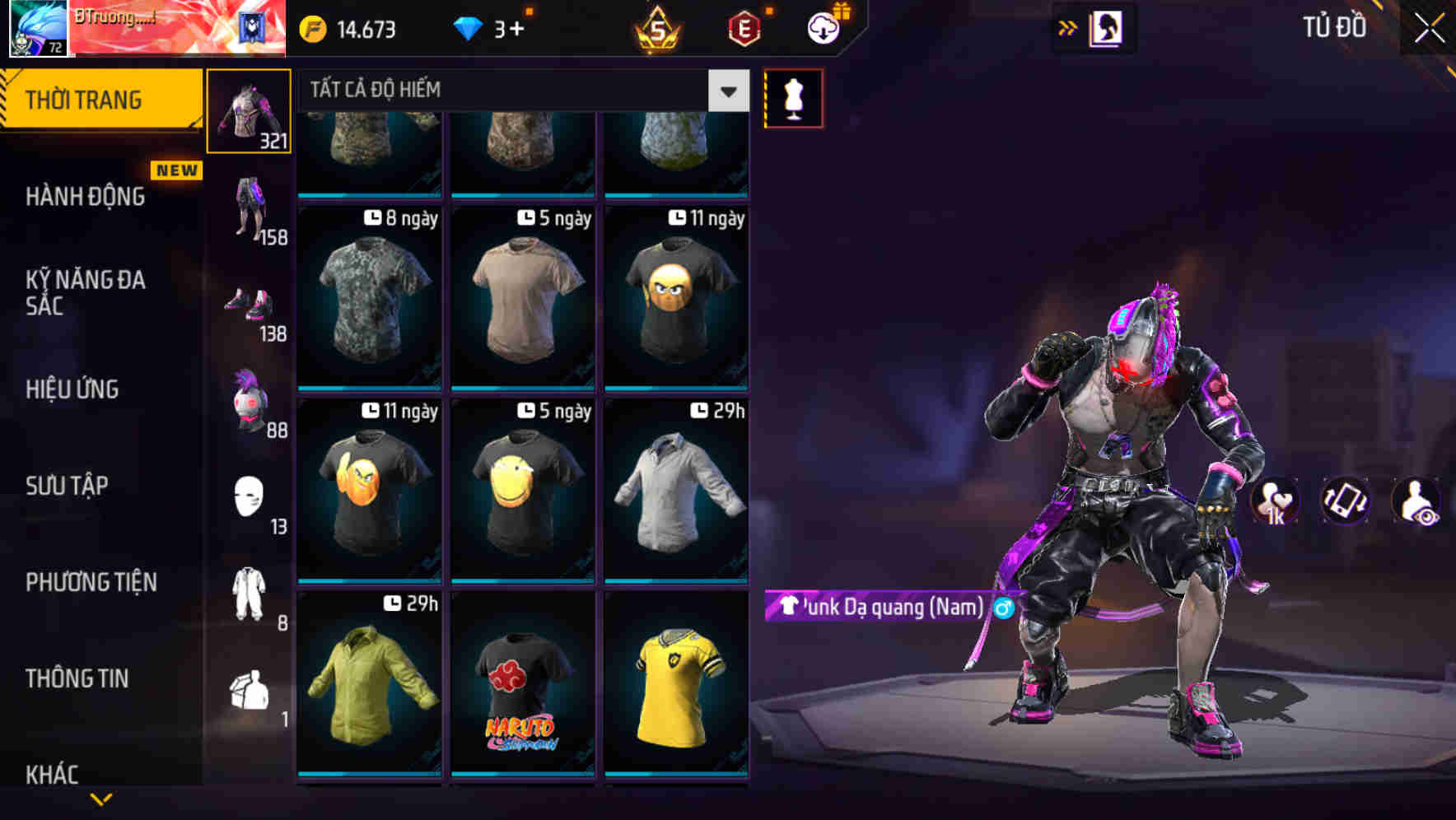Select the upper body clothing category icon
Viewport: 1456px width, 820px height.
click(x=249, y=111)
